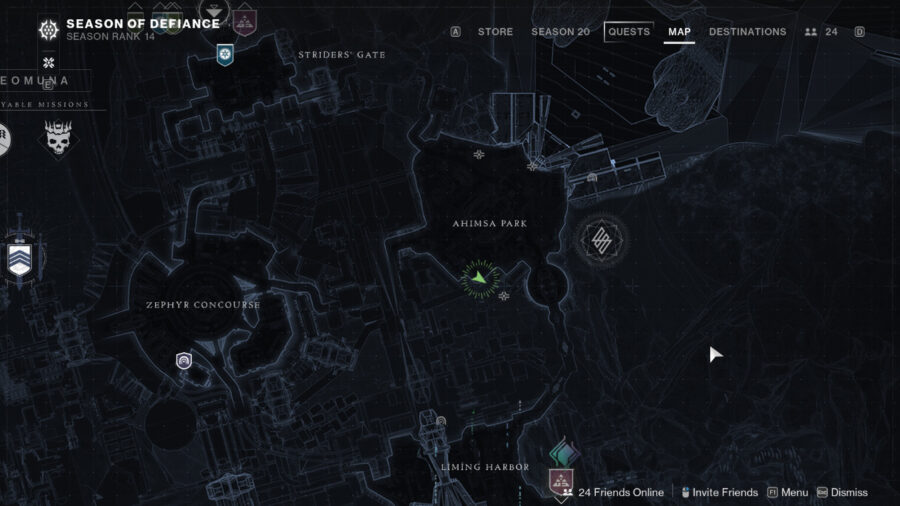Select the diamond emblem marker beside Ahimsa Park
Image resolution: width=900 pixels, height=506 pixels.
click(602, 239)
